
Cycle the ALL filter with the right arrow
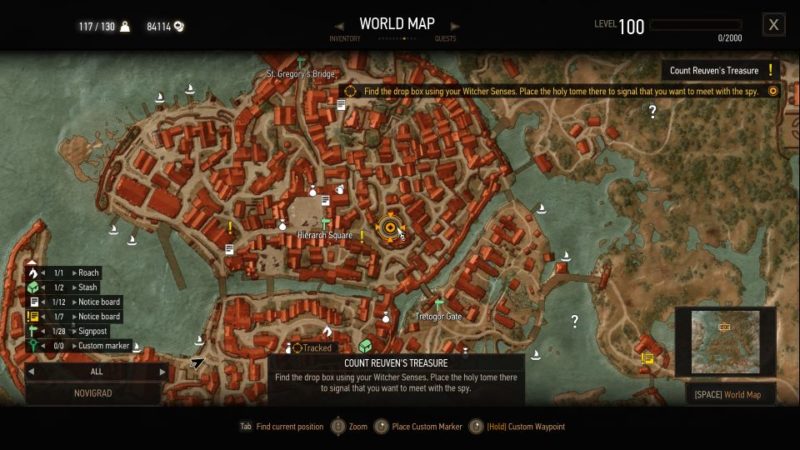(163, 370)
